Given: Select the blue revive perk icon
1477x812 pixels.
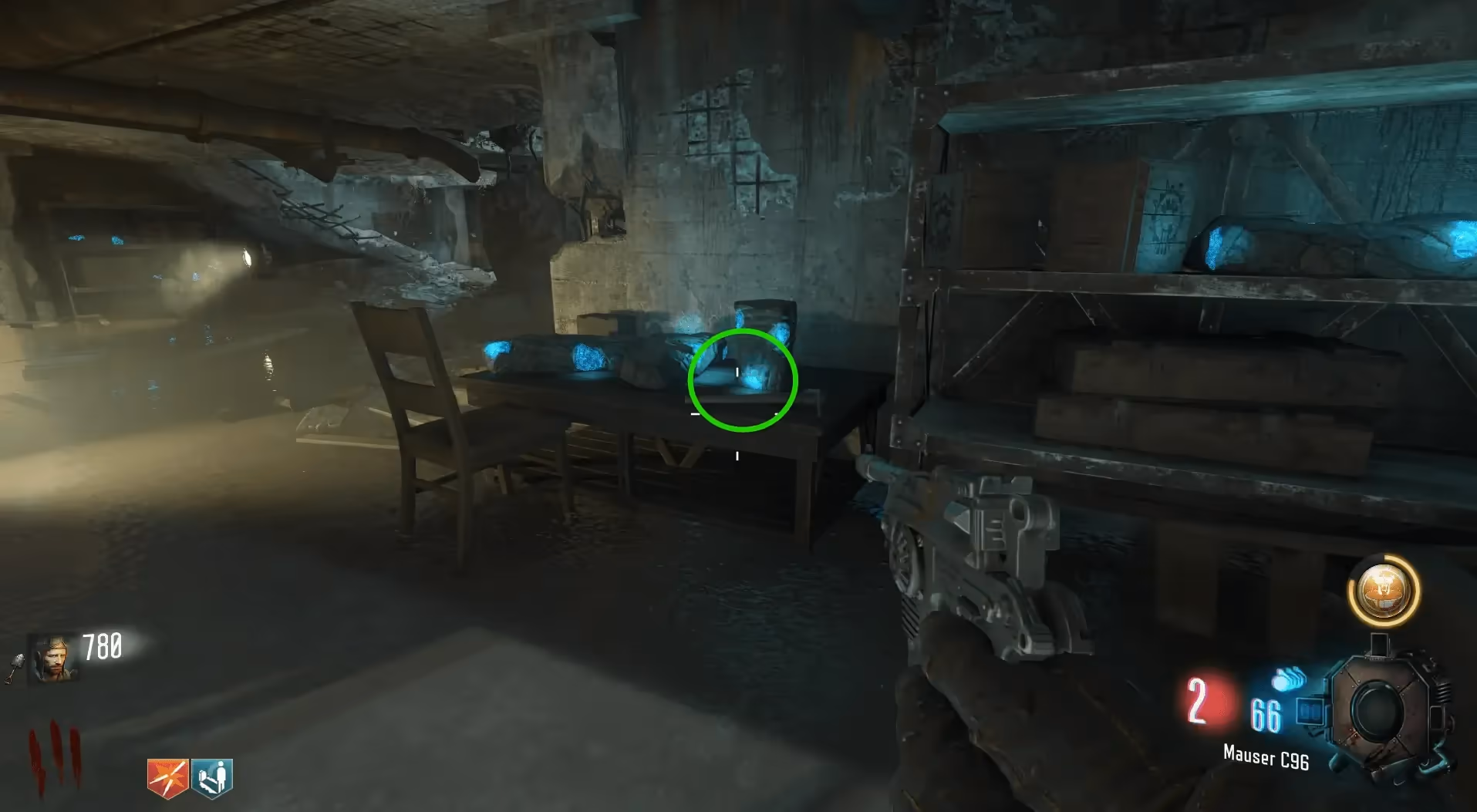Looking at the screenshot, I should (x=211, y=777).
